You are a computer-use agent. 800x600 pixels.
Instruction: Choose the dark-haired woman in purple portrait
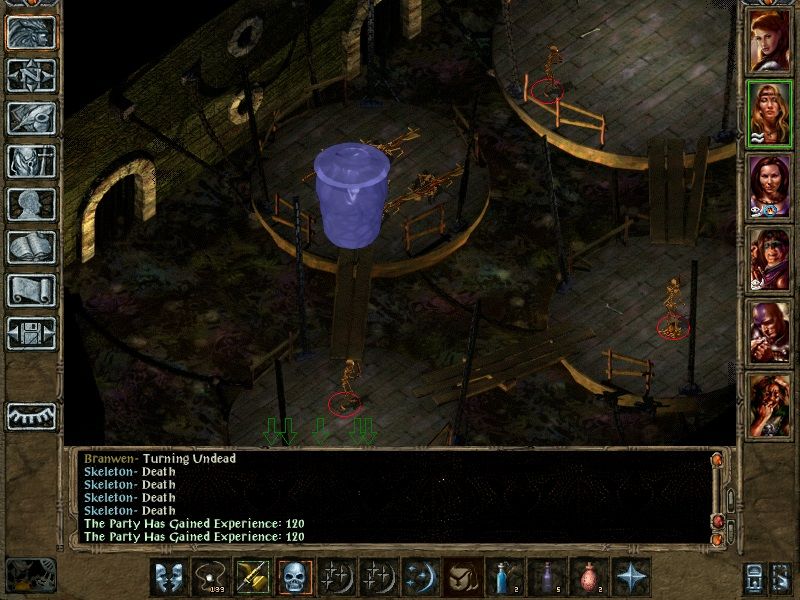point(768,187)
